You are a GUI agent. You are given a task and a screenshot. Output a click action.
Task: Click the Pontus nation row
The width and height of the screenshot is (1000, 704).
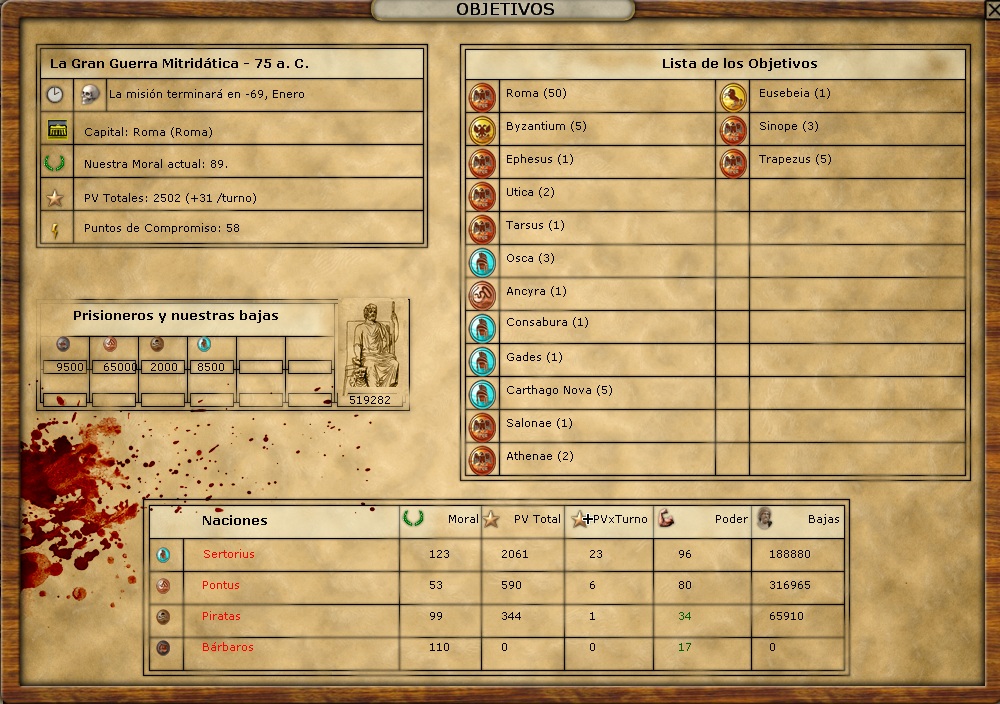pos(221,586)
